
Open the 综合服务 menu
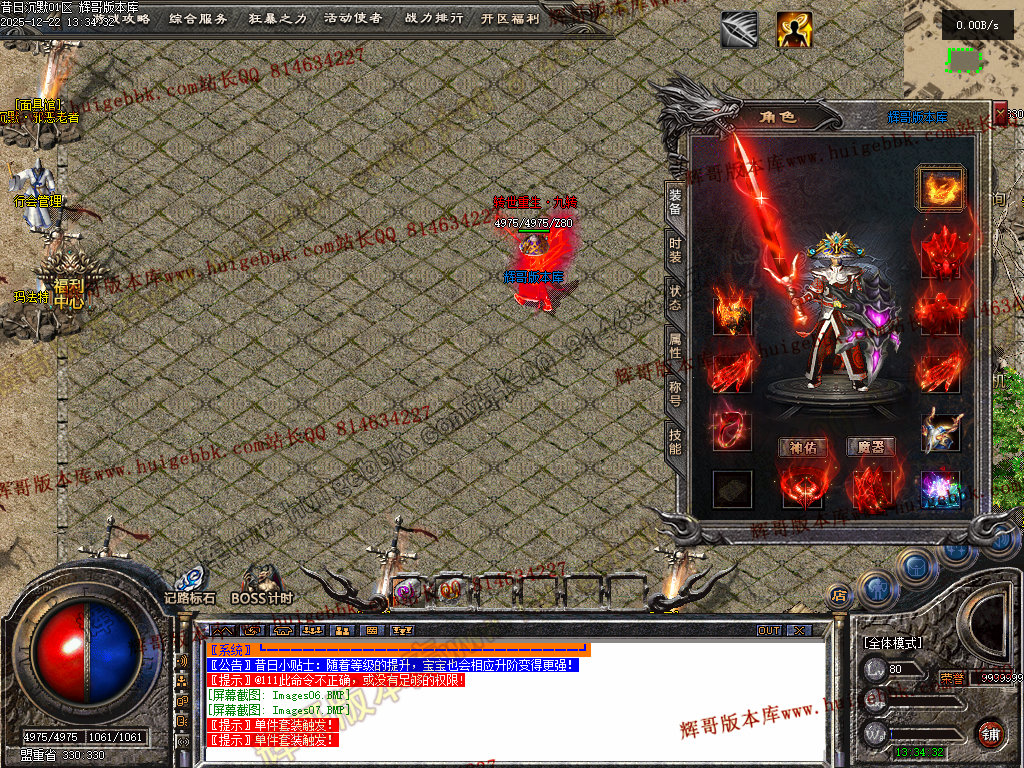(x=198, y=18)
